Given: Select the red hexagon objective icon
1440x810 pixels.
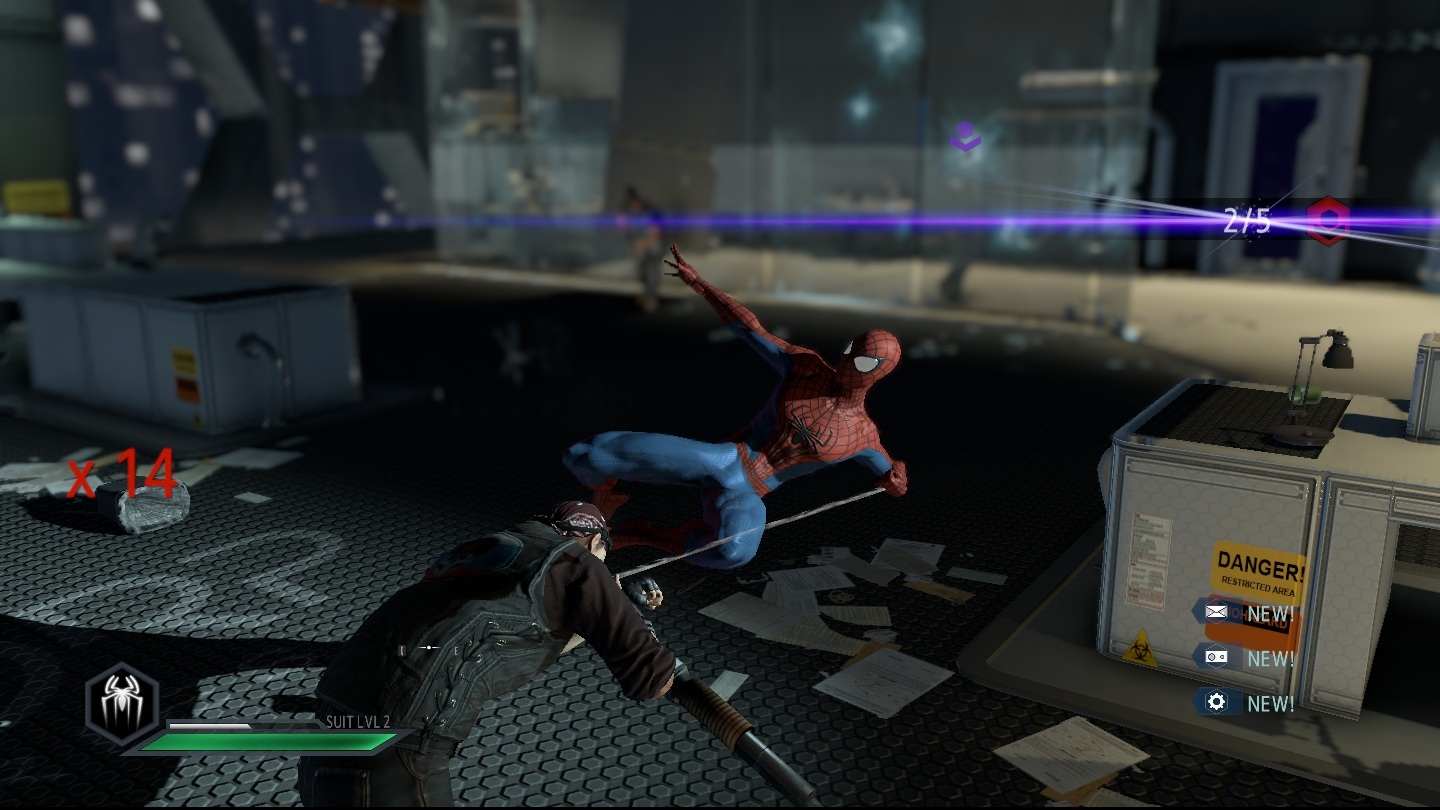Looking at the screenshot, I should click(1330, 219).
